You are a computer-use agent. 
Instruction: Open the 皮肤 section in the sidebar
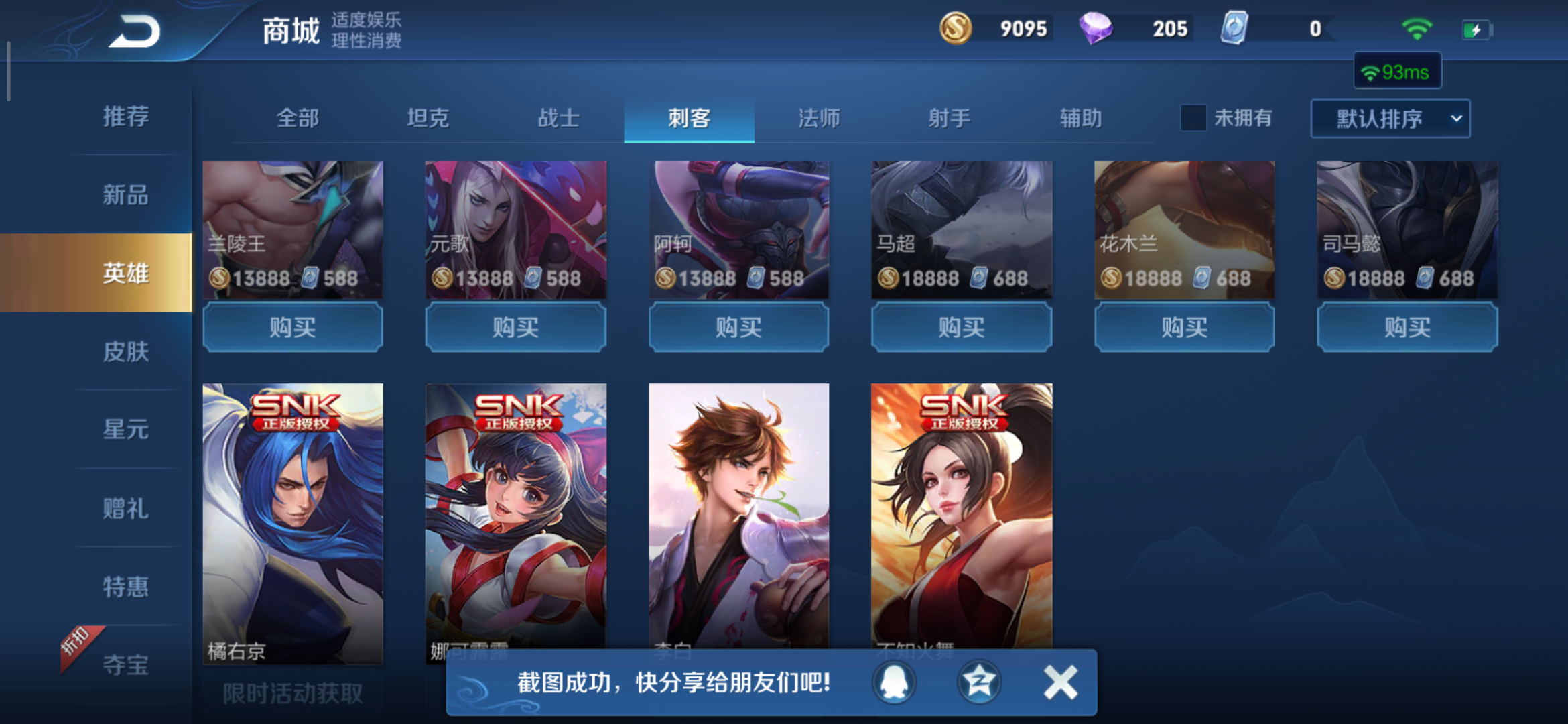pos(127,351)
